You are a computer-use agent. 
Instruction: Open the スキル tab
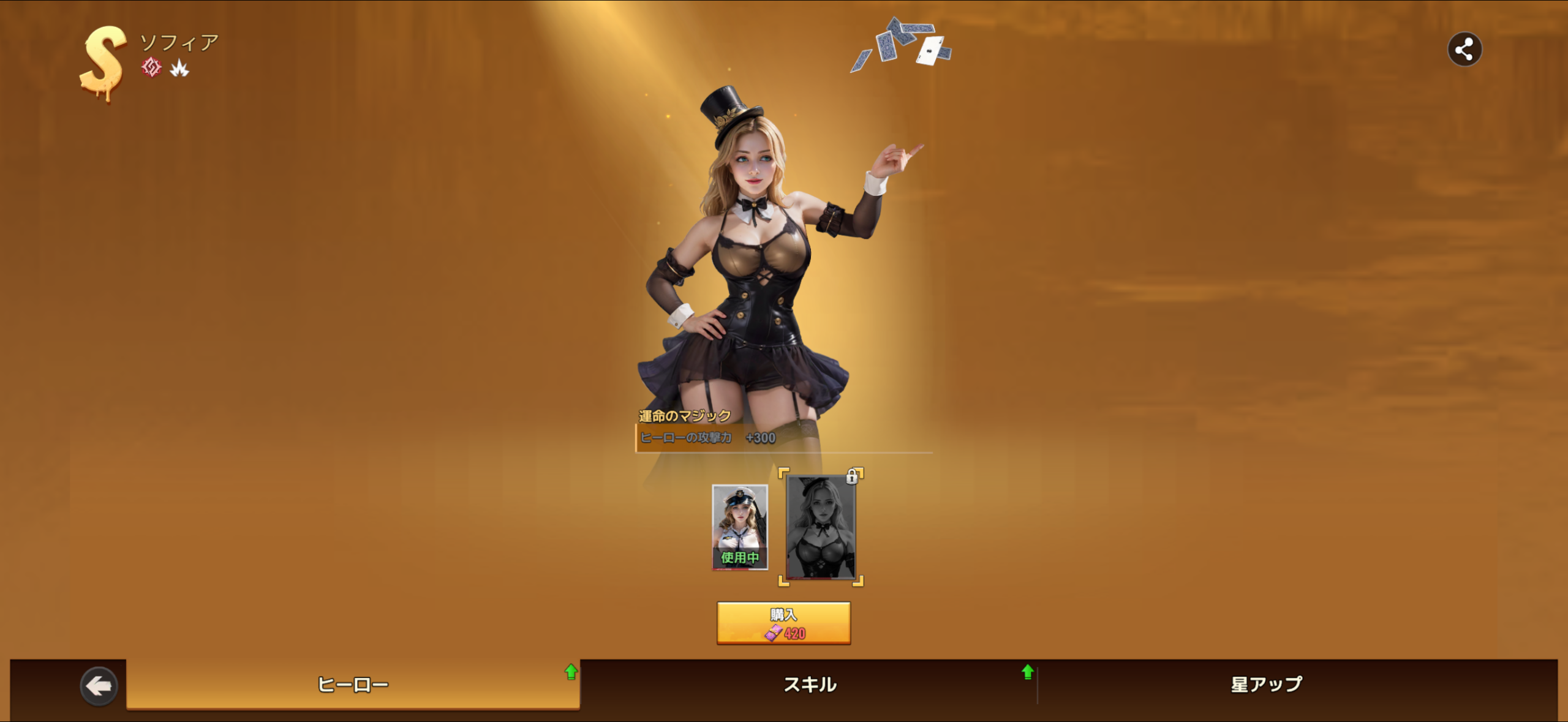click(810, 684)
